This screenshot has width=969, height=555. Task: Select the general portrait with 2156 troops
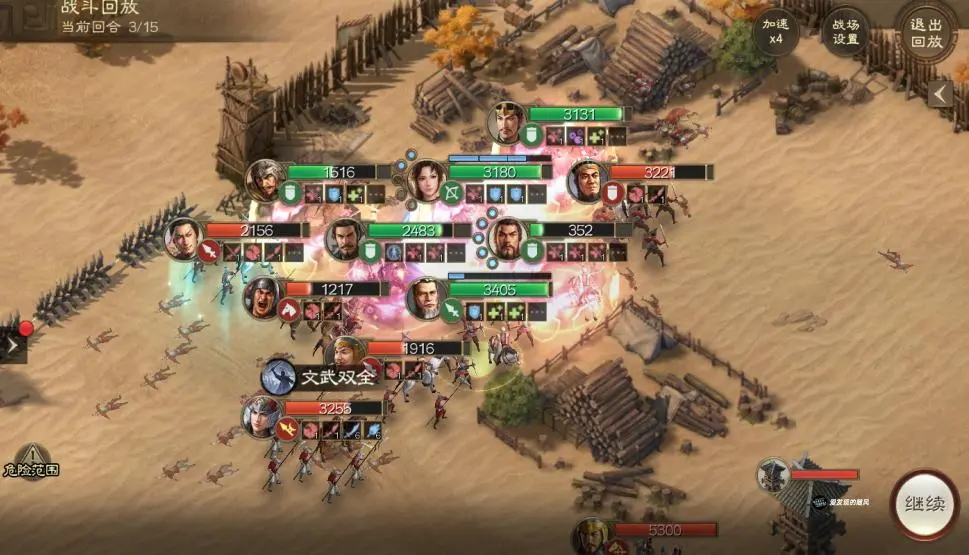184,238
